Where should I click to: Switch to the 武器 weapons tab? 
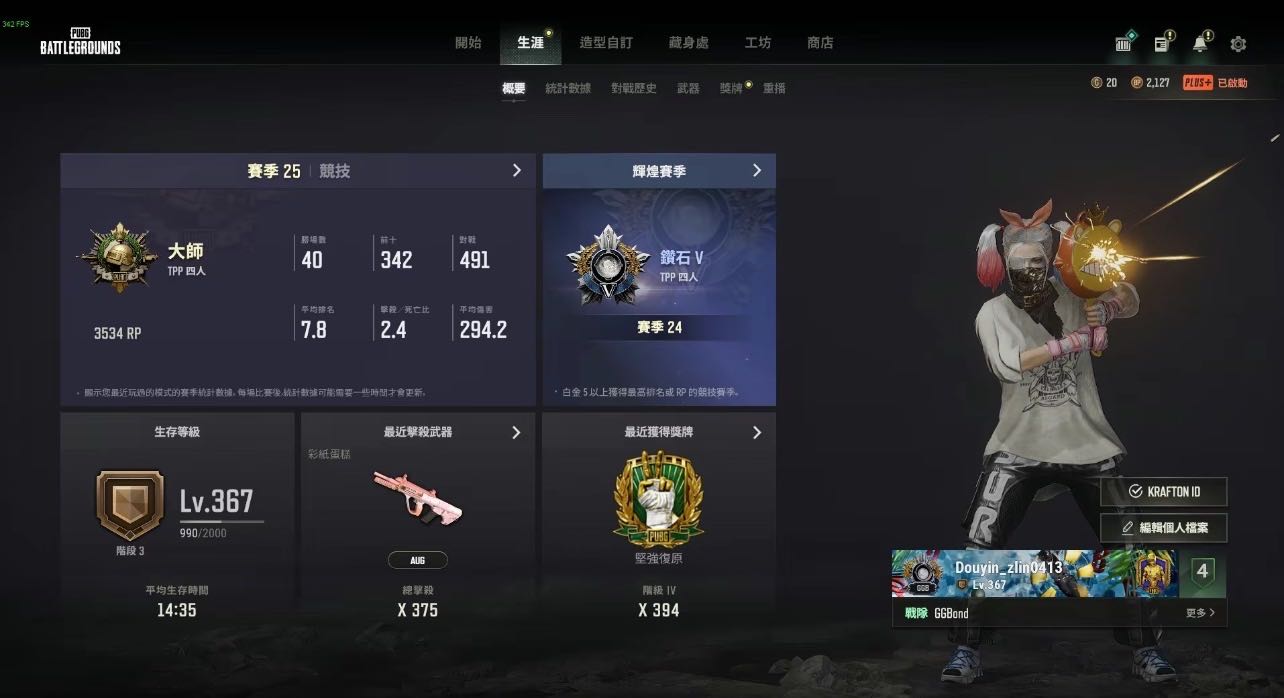tap(688, 88)
